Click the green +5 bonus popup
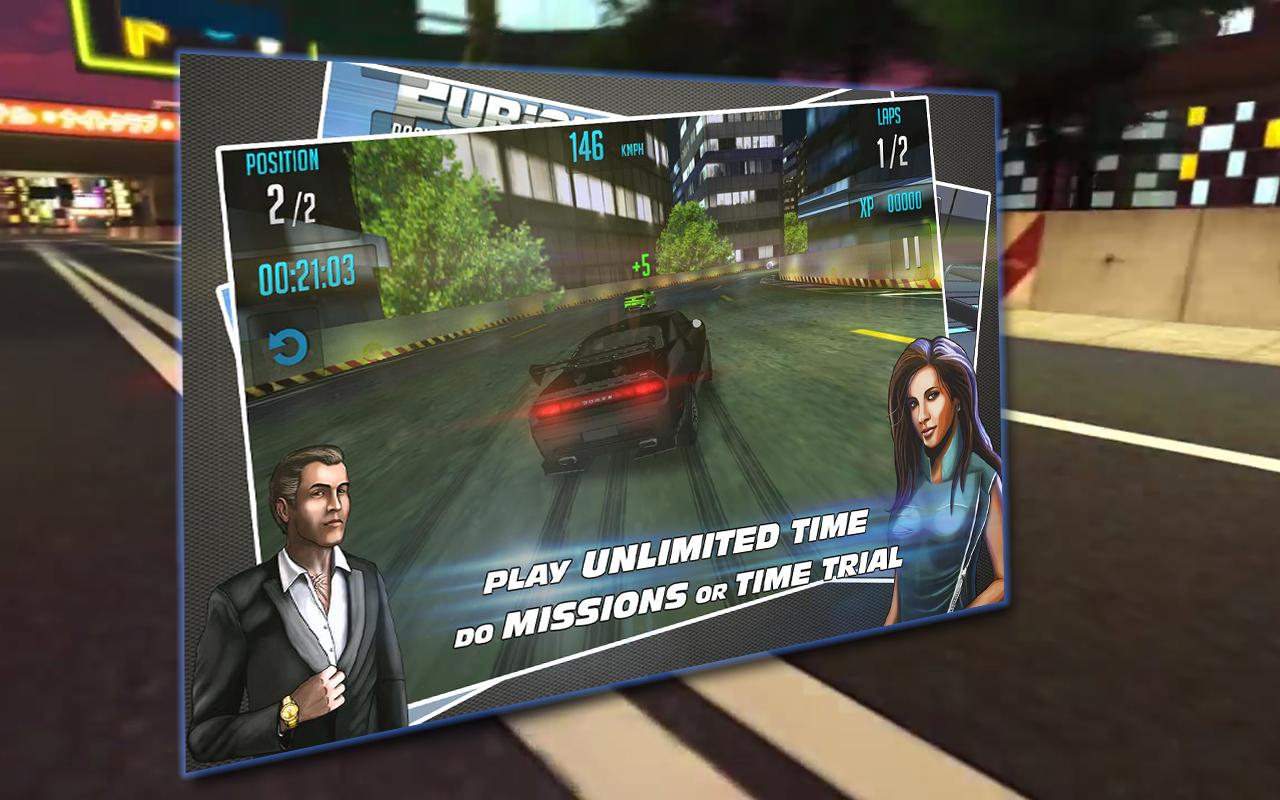The height and width of the screenshot is (800, 1280). 640,265
